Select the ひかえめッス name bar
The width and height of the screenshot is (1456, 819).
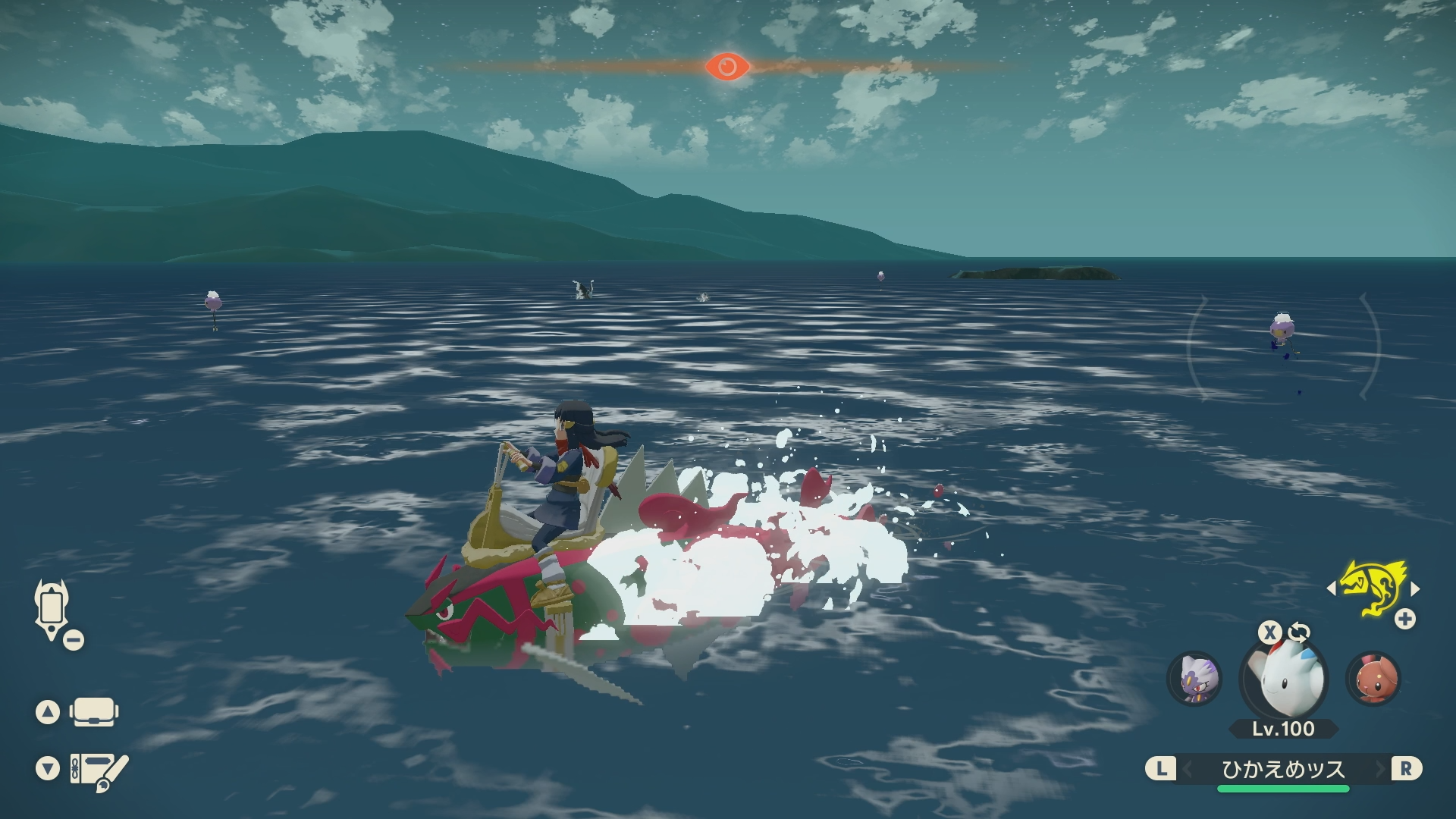click(x=1283, y=769)
